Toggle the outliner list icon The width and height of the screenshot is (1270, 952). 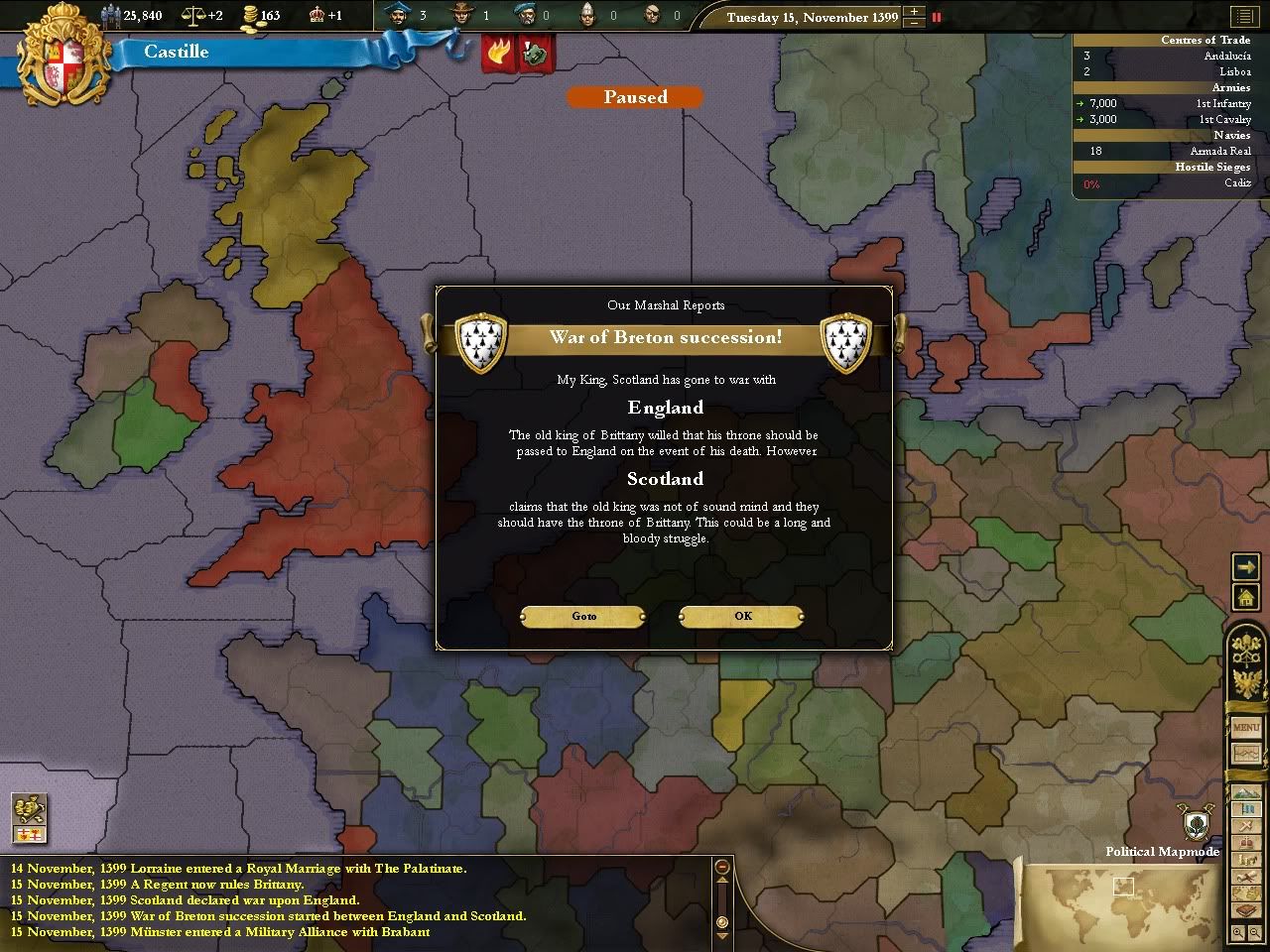[1242, 17]
